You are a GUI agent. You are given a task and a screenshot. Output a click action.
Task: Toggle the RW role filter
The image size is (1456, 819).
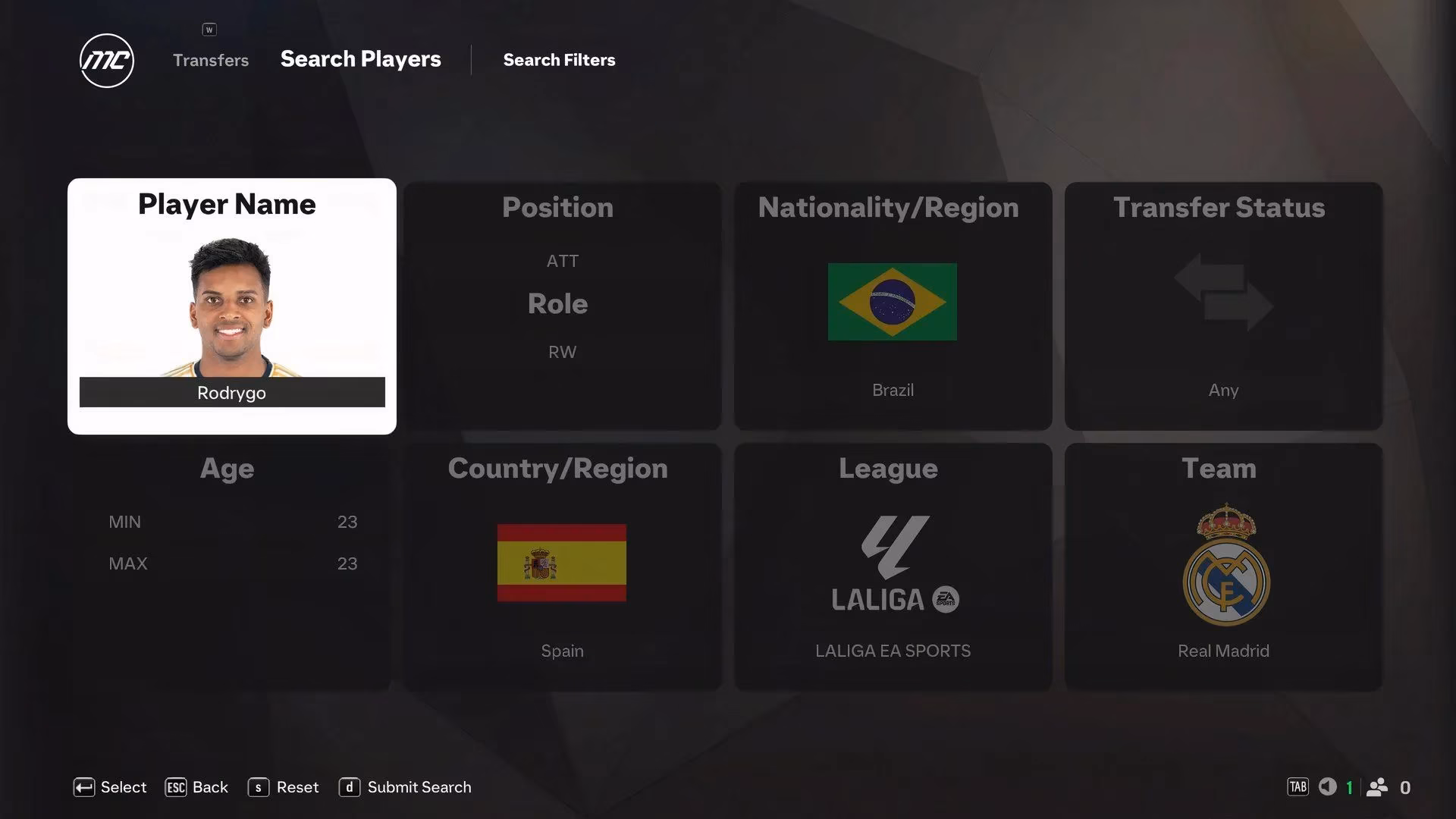[561, 351]
